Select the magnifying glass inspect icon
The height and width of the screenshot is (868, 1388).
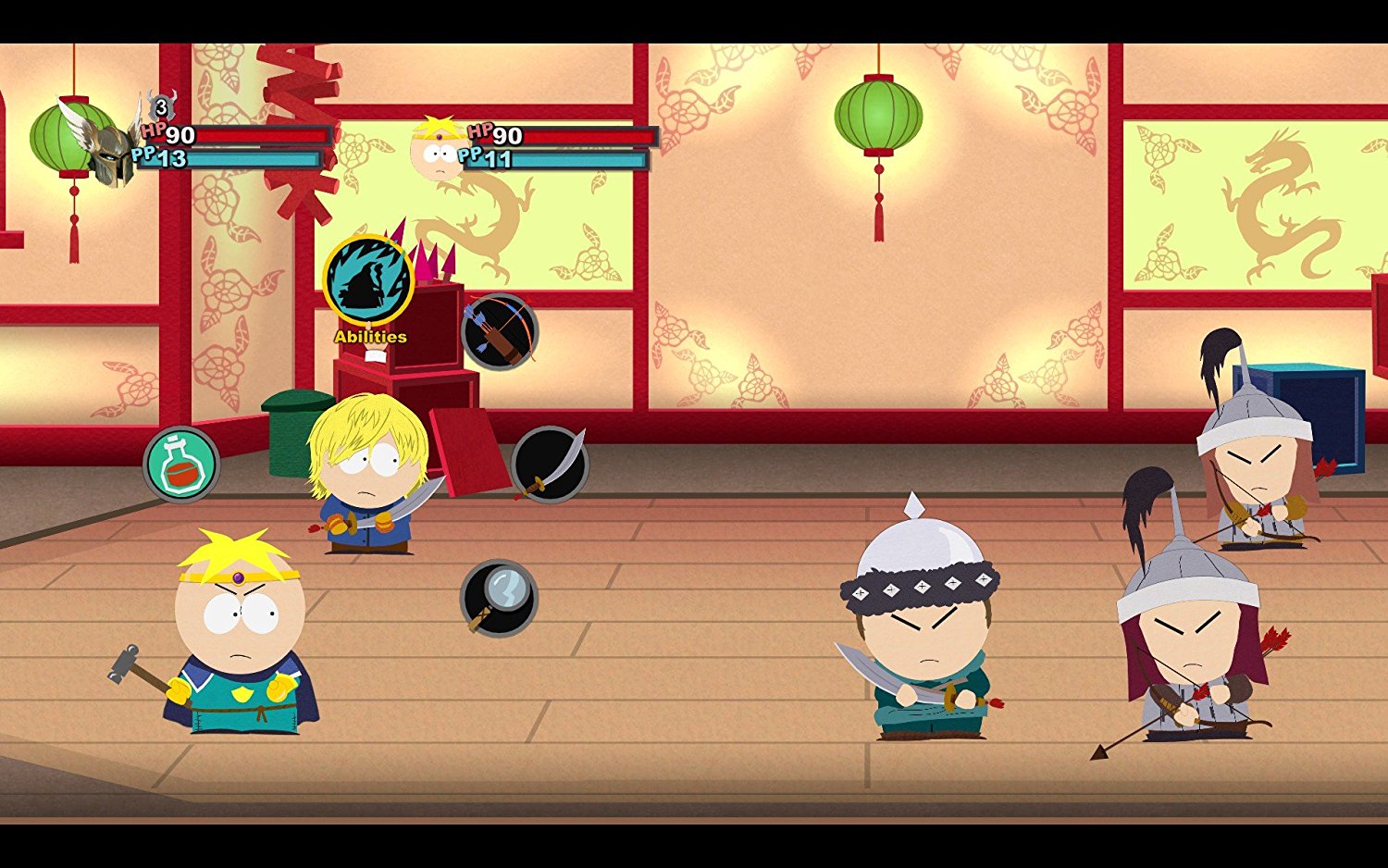pyautogui.click(x=499, y=598)
